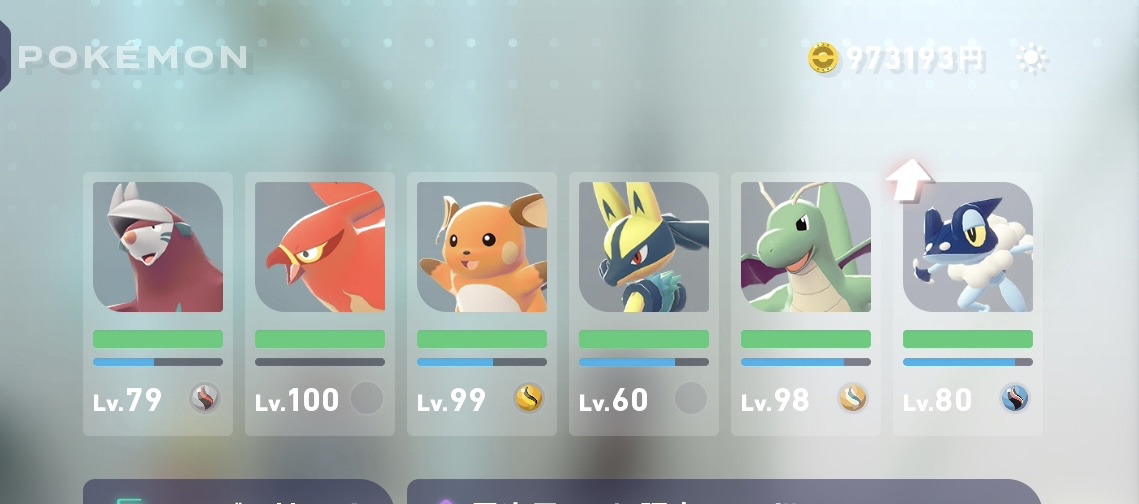1139x504 pixels.
Task: Select the Lv.60 Lucario party slot
Action: (x=644, y=303)
